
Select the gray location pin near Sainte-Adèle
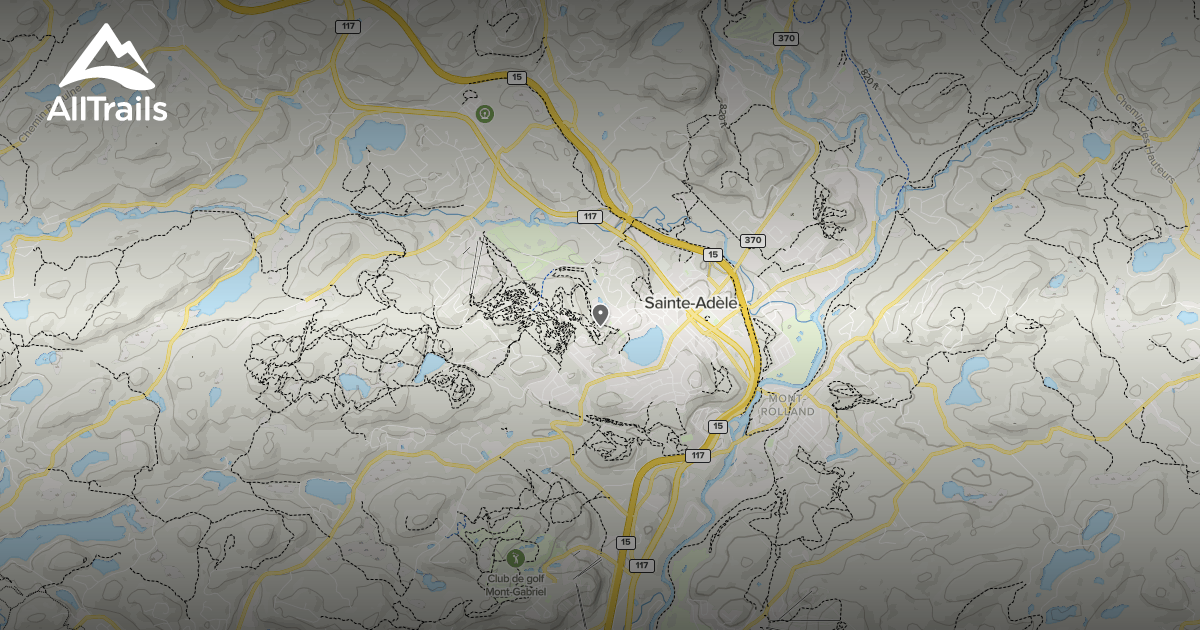[600, 315]
